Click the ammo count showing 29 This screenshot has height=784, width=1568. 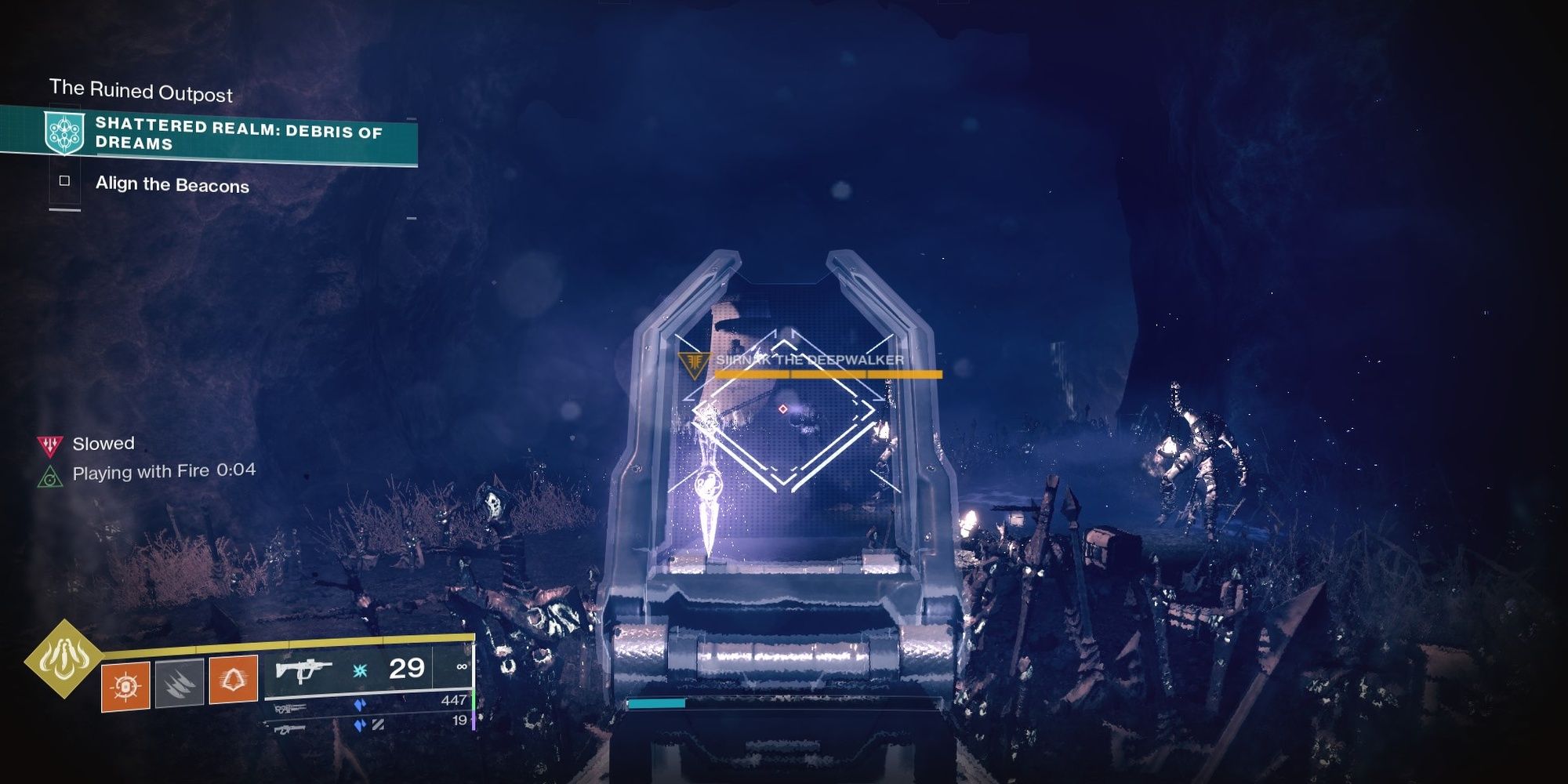406,670
